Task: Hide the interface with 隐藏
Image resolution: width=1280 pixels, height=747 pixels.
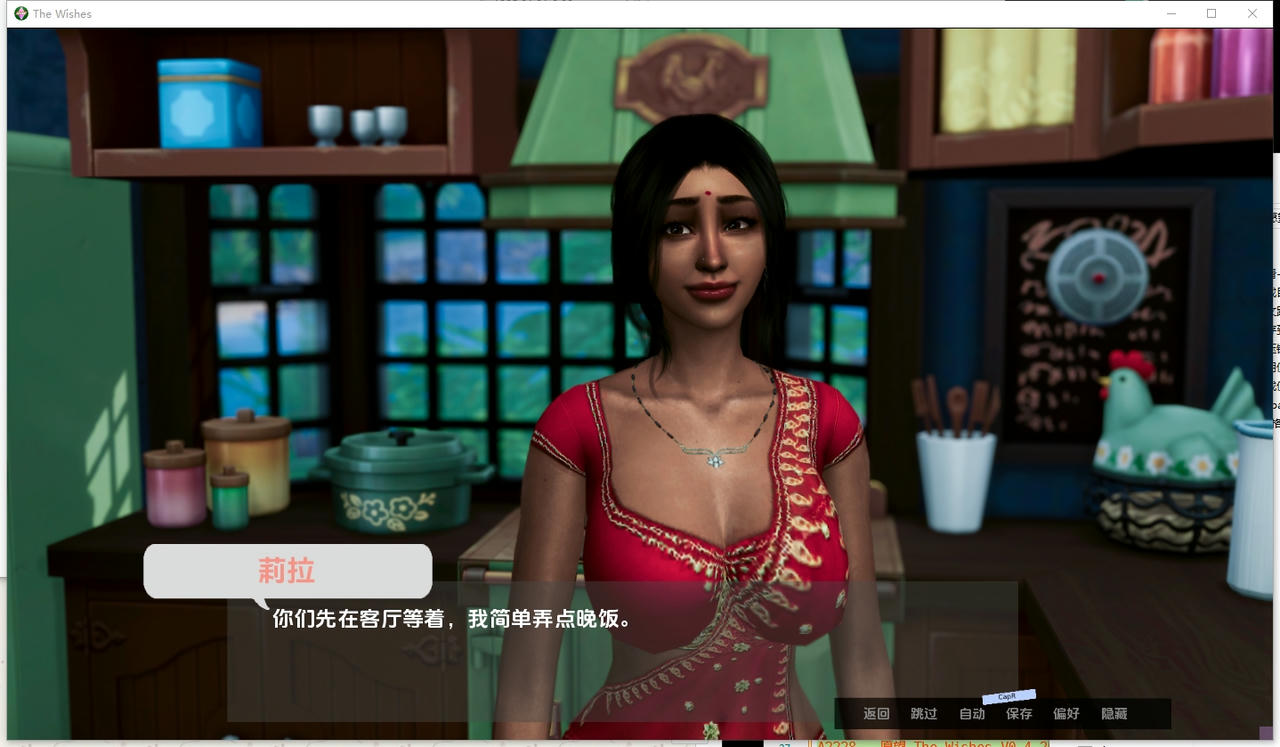Action: 1114,714
